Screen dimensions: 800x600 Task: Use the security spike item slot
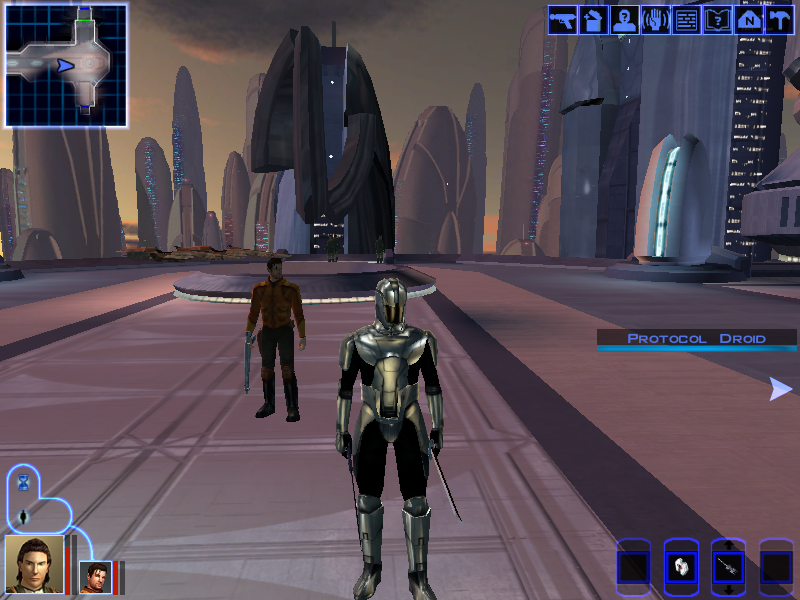tap(728, 568)
